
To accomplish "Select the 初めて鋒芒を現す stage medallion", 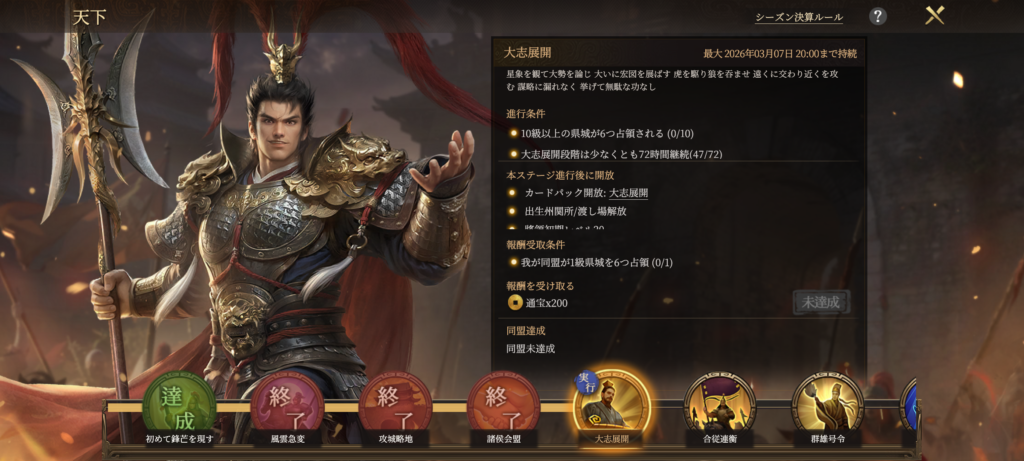I will pyautogui.click(x=179, y=406).
